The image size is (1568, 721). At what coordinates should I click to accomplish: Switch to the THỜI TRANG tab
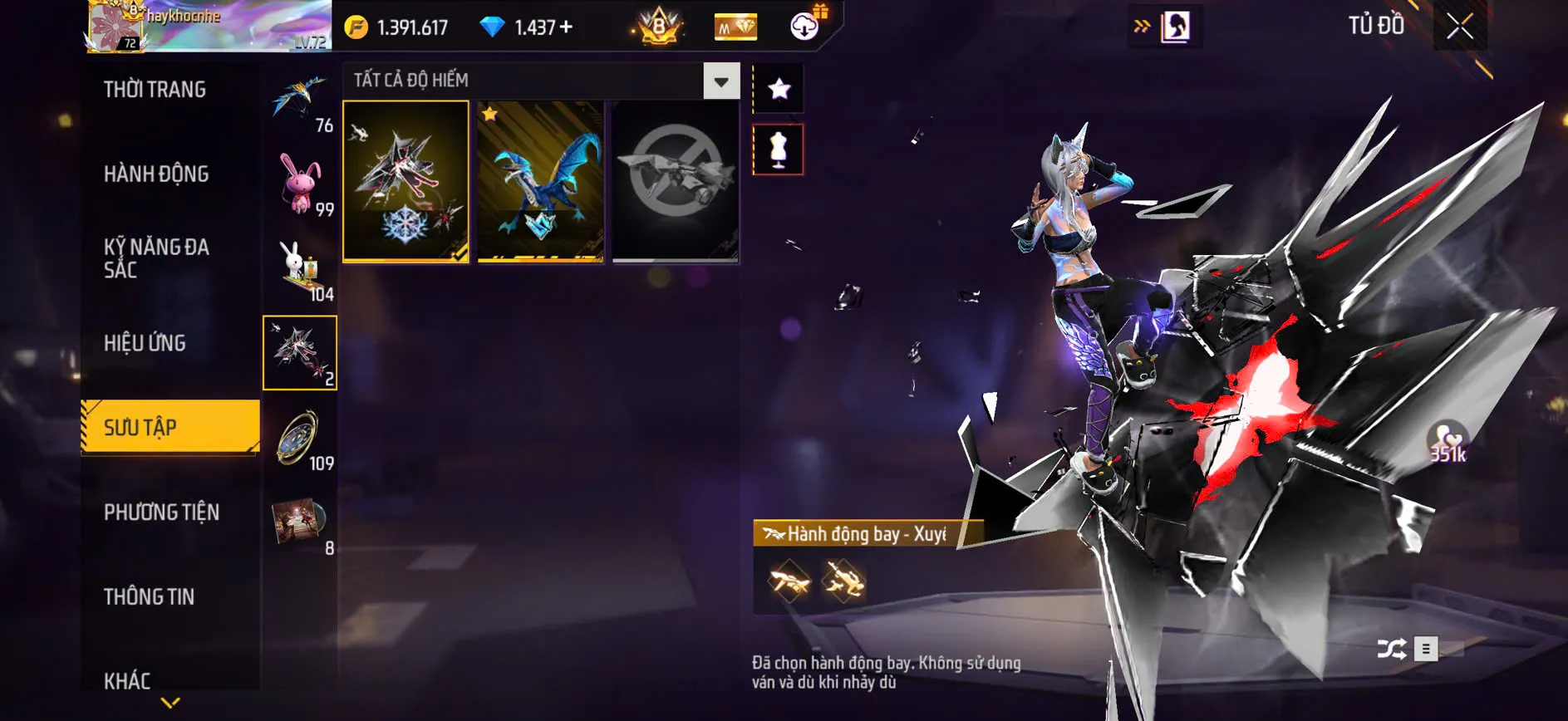155,90
